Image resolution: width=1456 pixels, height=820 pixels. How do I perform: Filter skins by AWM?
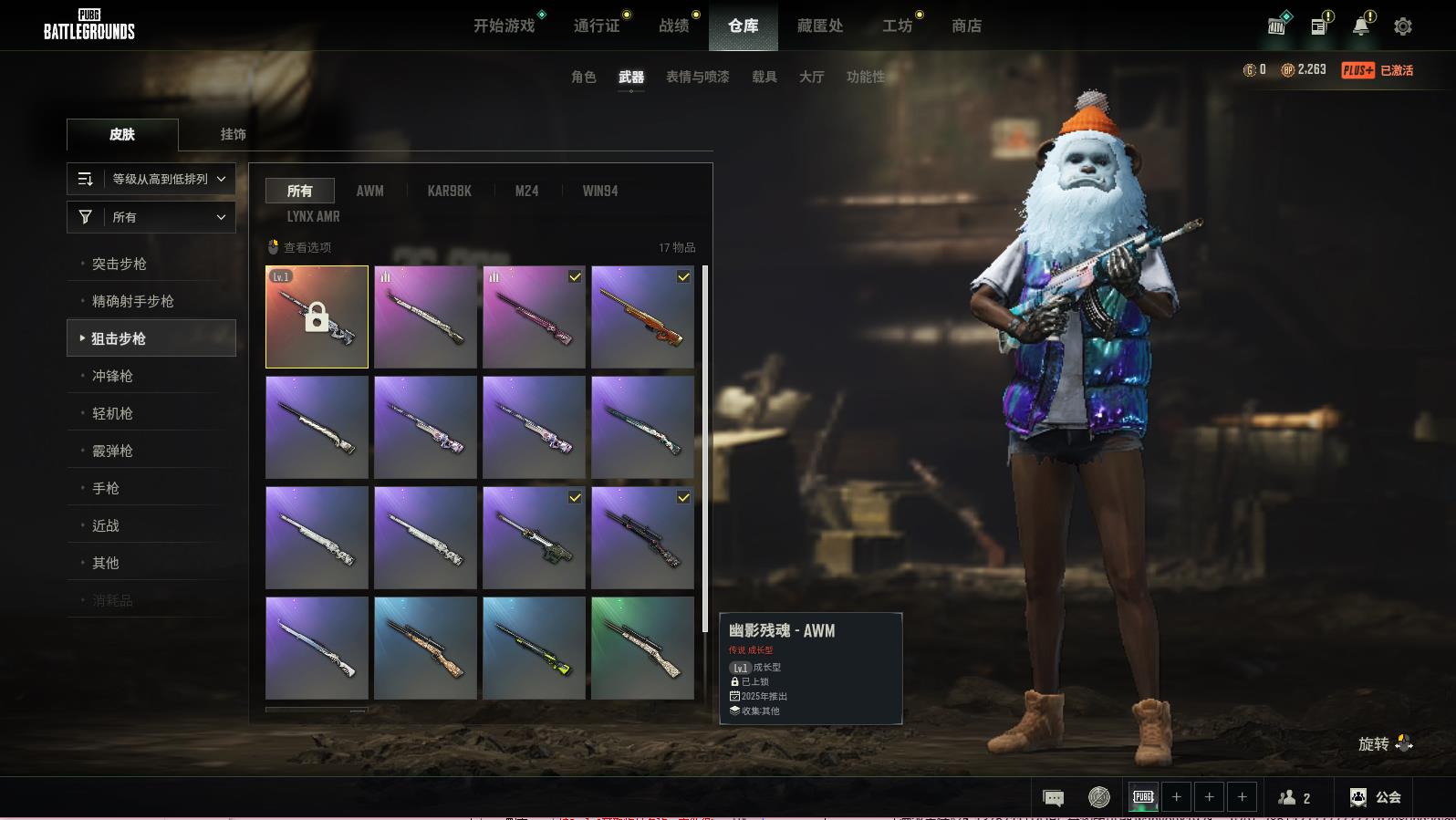pyautogui.click(x=369, y=191)
